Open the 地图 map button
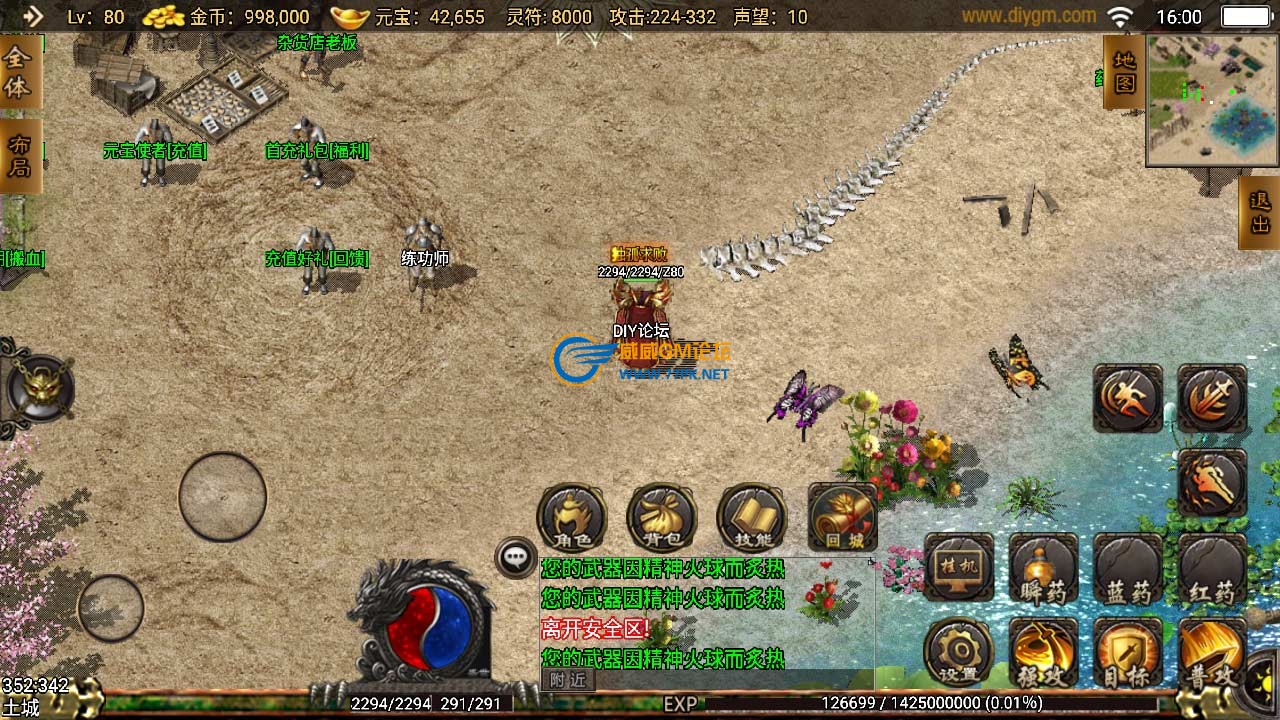Viewport: 1280px width, 720px height. coord(1124,72)
